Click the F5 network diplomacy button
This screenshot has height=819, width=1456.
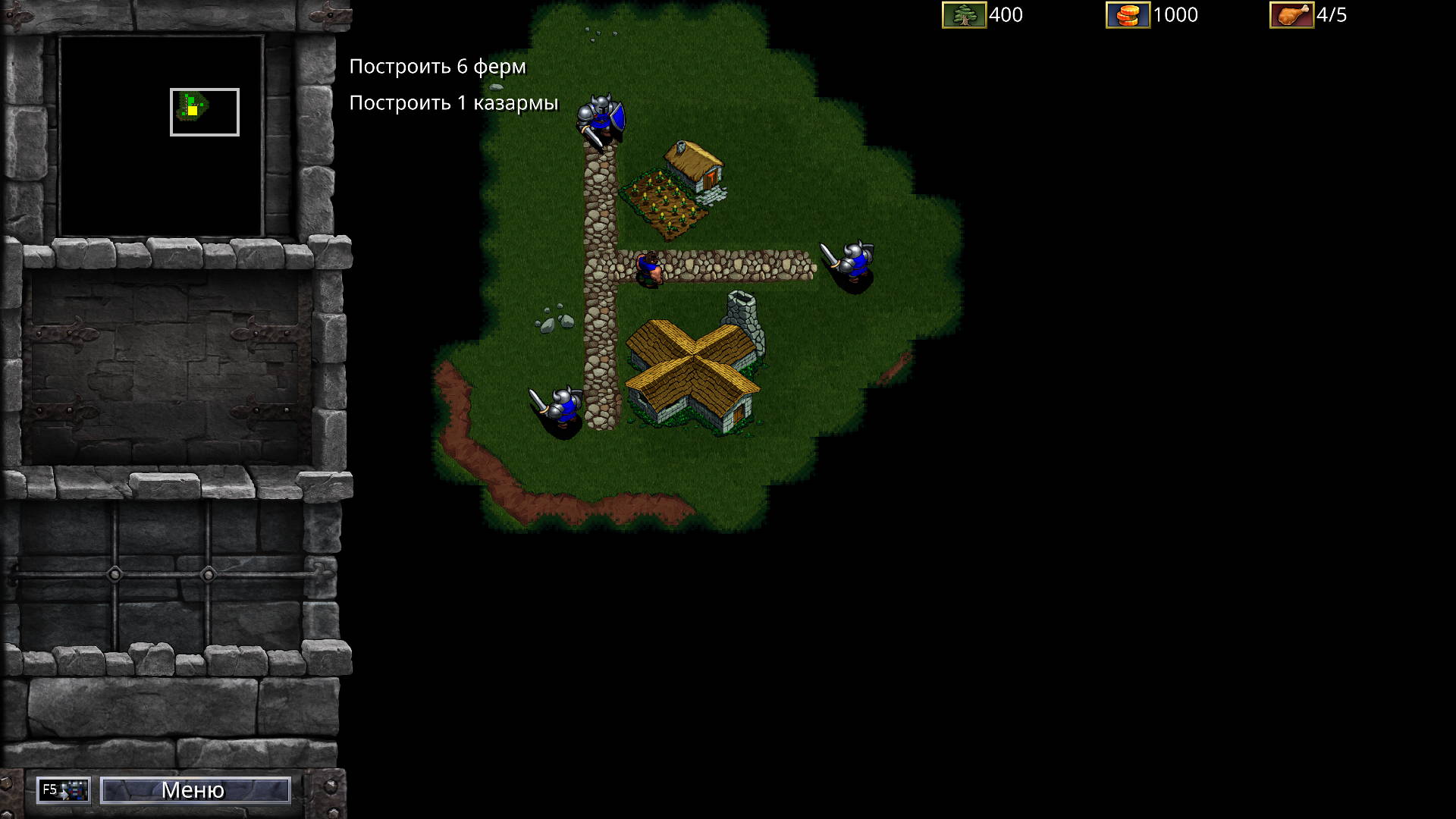64,790
